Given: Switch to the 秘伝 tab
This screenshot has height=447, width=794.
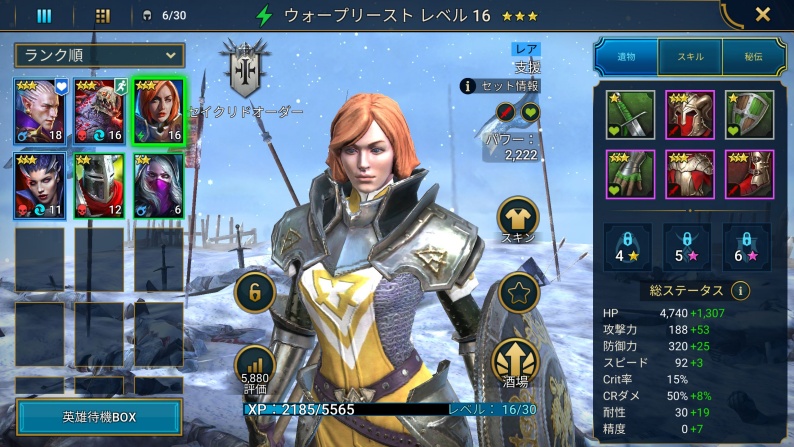Looking at the screenshot, I should (751, 59).
